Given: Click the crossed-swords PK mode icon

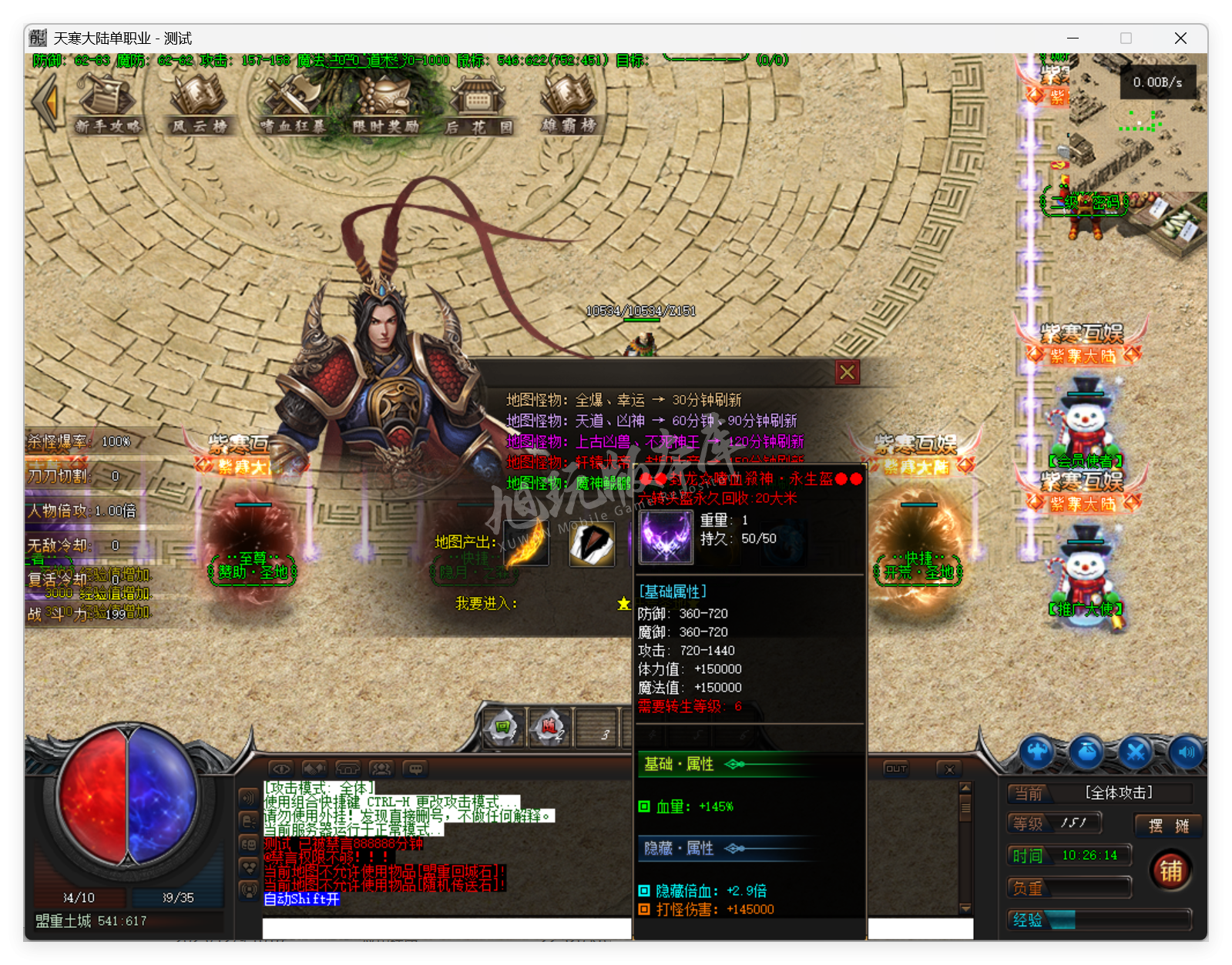Looking at the screenshot, I should pos(1135,752).
